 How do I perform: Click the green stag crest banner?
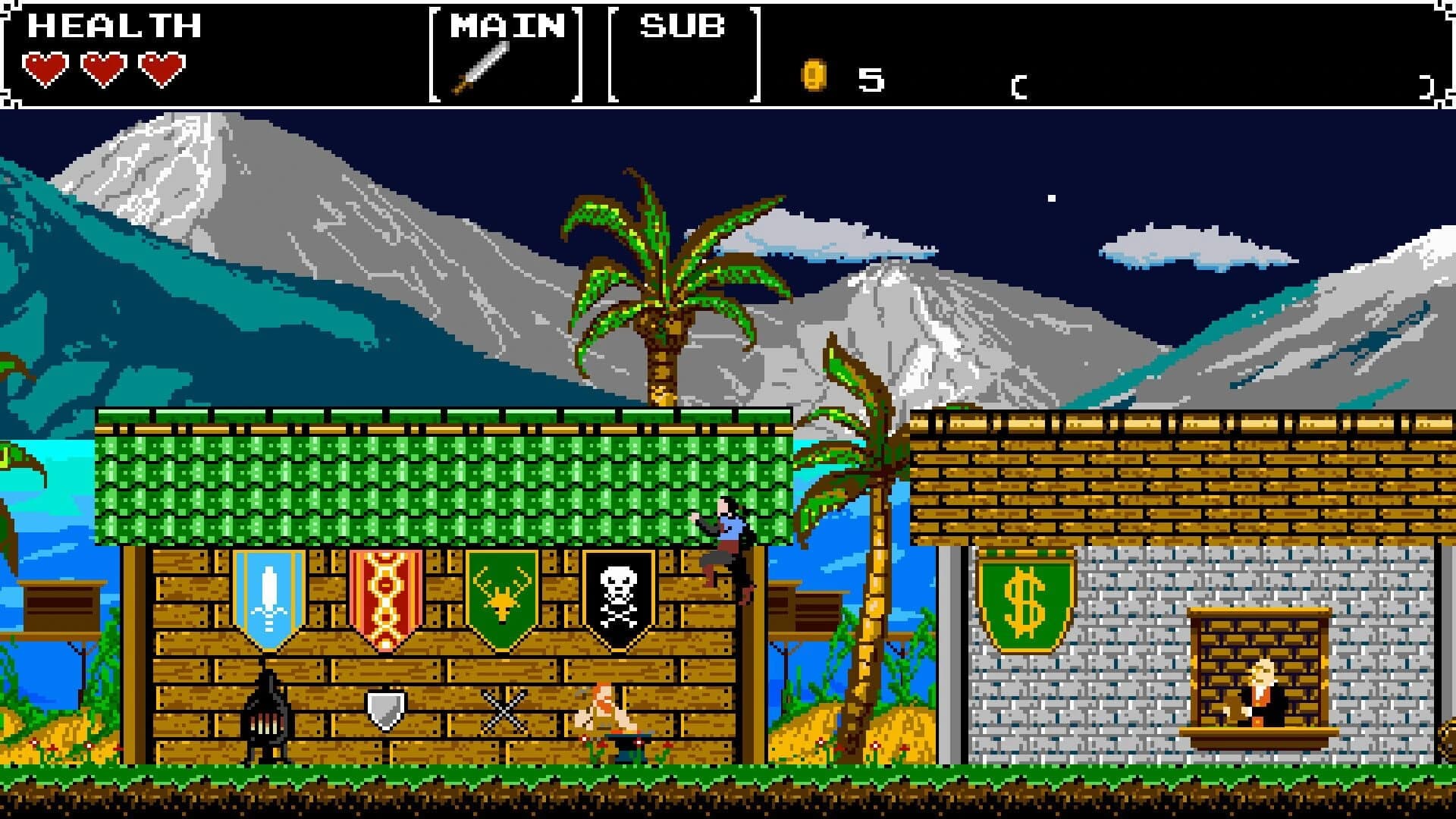coord(500,599)
